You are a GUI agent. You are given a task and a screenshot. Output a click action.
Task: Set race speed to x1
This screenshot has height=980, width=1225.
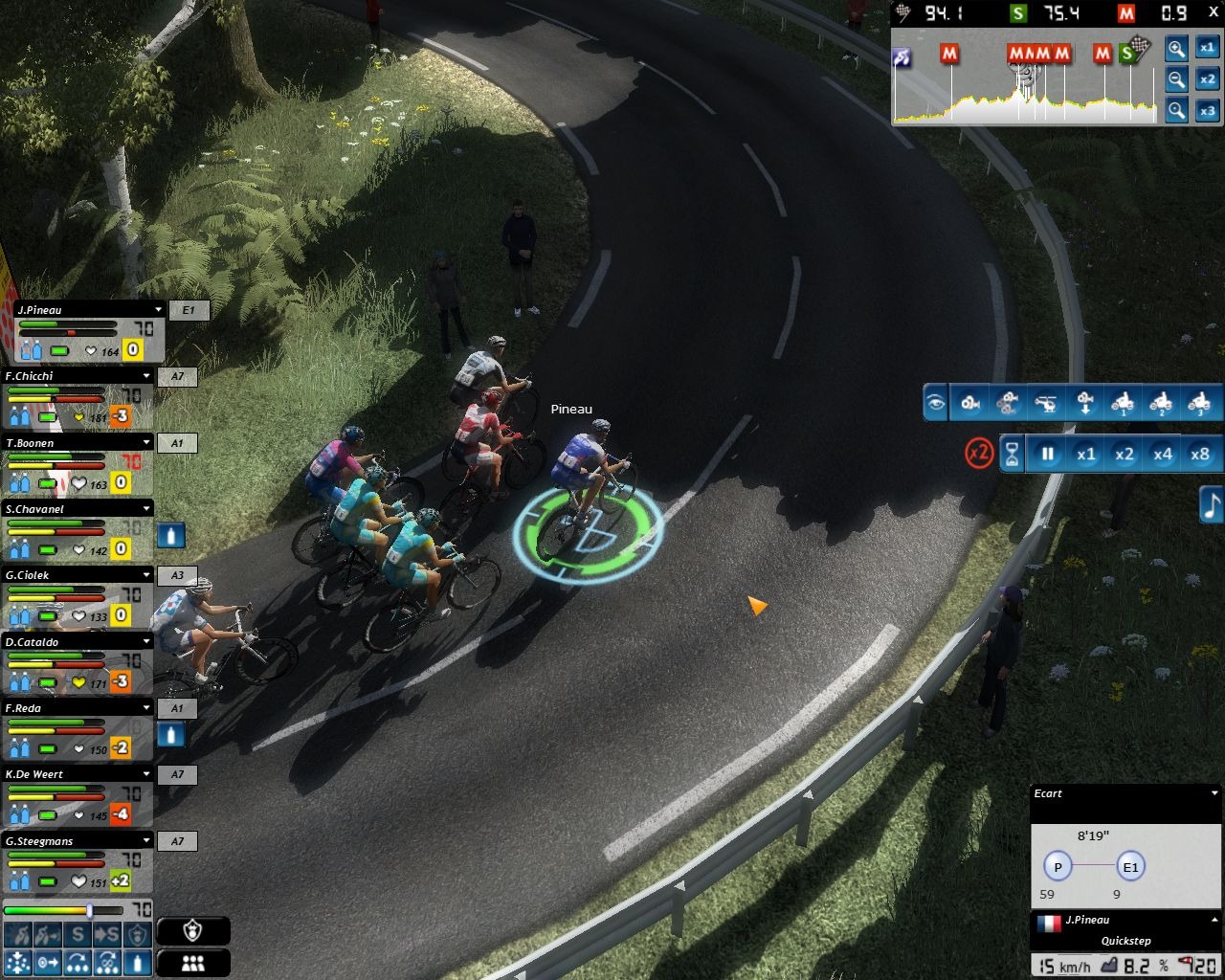pyautogui.click(x=1085, y=455)
